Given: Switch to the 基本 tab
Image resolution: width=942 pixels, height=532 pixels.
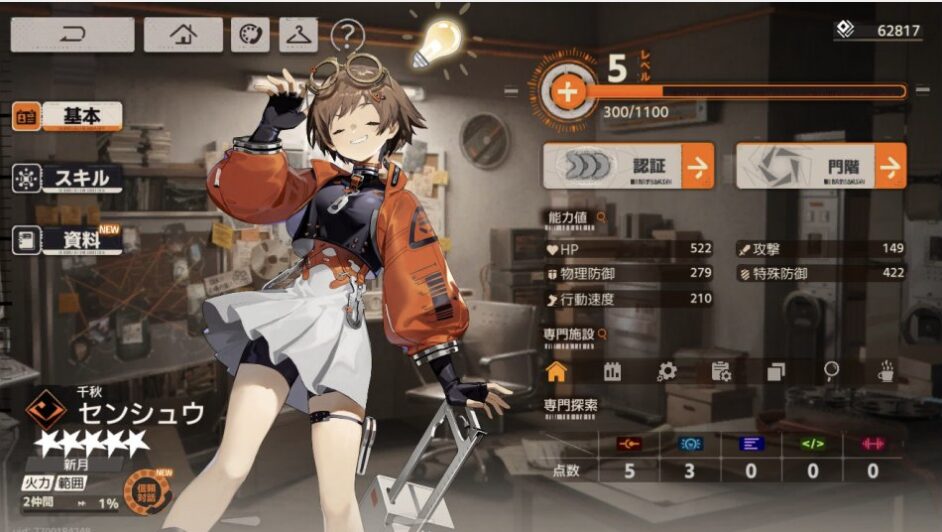Looking at the screenshot, I should [x=68, y=117].
